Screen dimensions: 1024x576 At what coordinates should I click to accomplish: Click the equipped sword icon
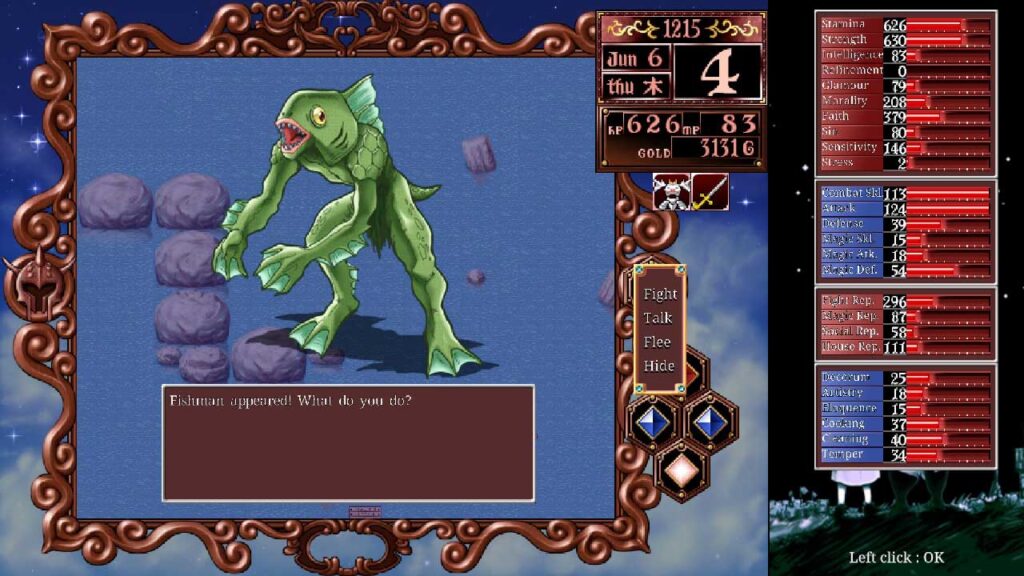(709, 192)
